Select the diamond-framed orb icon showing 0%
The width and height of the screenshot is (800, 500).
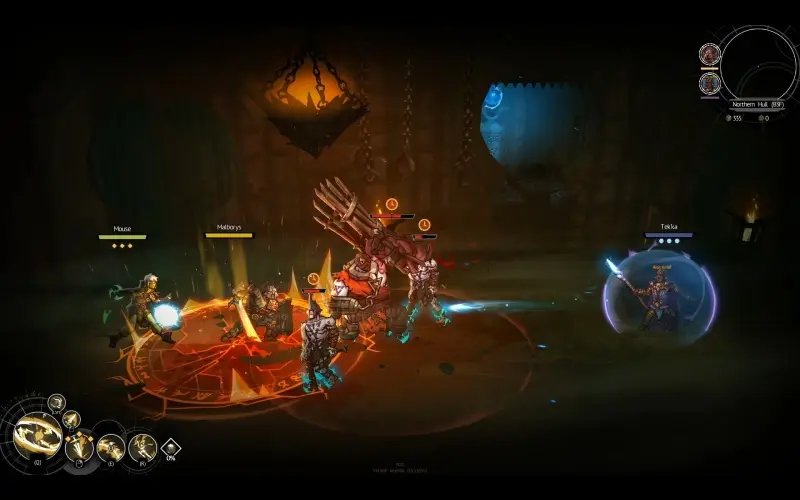coord(170,449)
